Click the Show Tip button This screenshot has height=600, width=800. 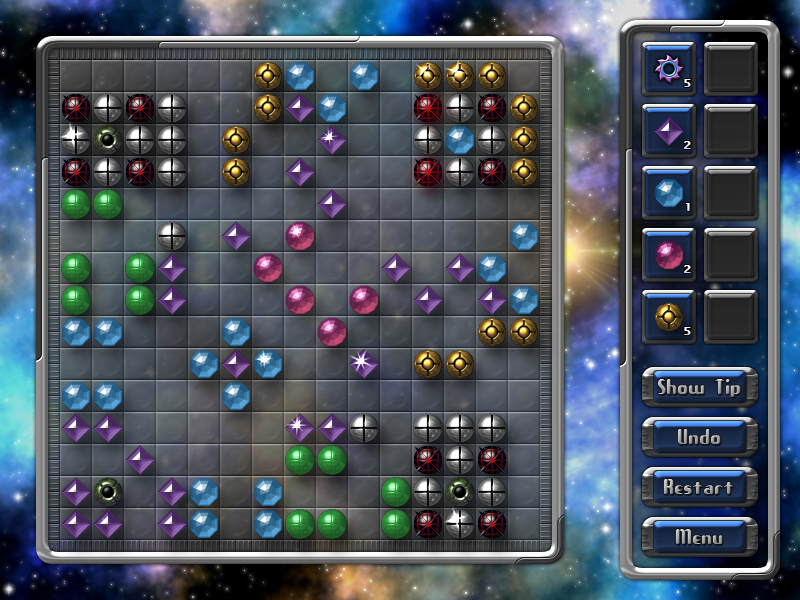[699, 387]
